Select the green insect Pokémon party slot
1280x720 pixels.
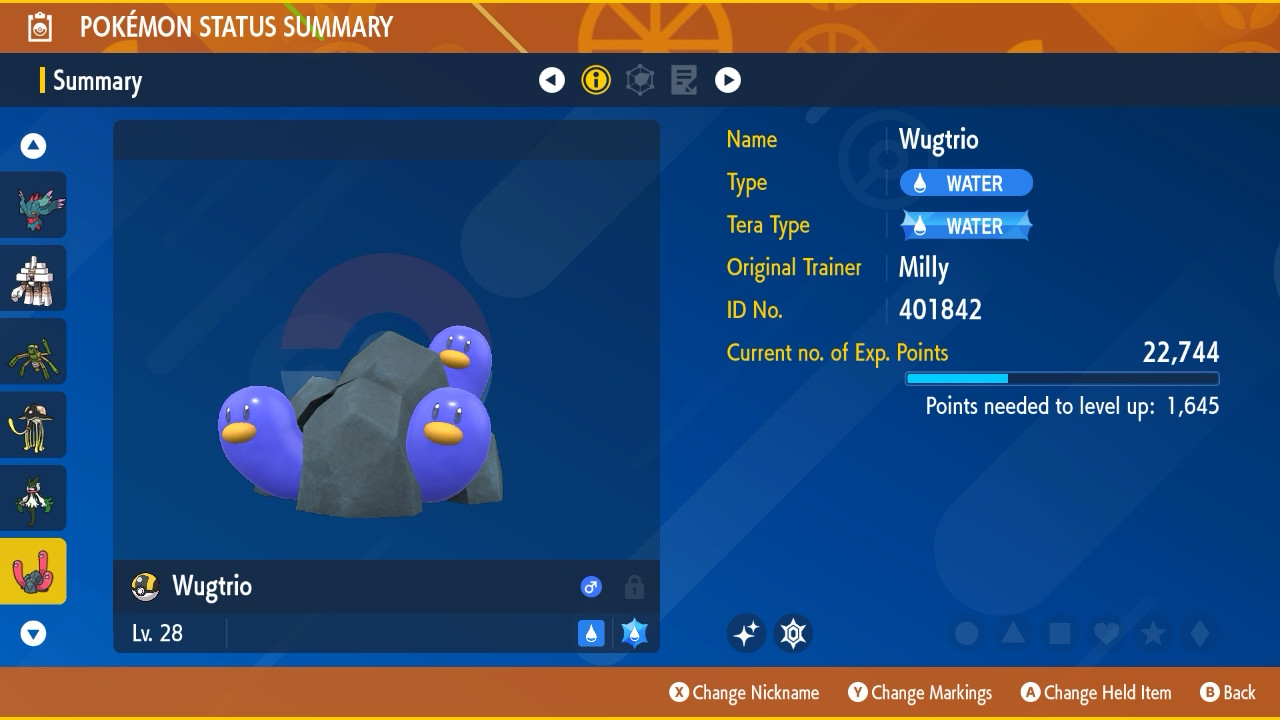point(34,351)
